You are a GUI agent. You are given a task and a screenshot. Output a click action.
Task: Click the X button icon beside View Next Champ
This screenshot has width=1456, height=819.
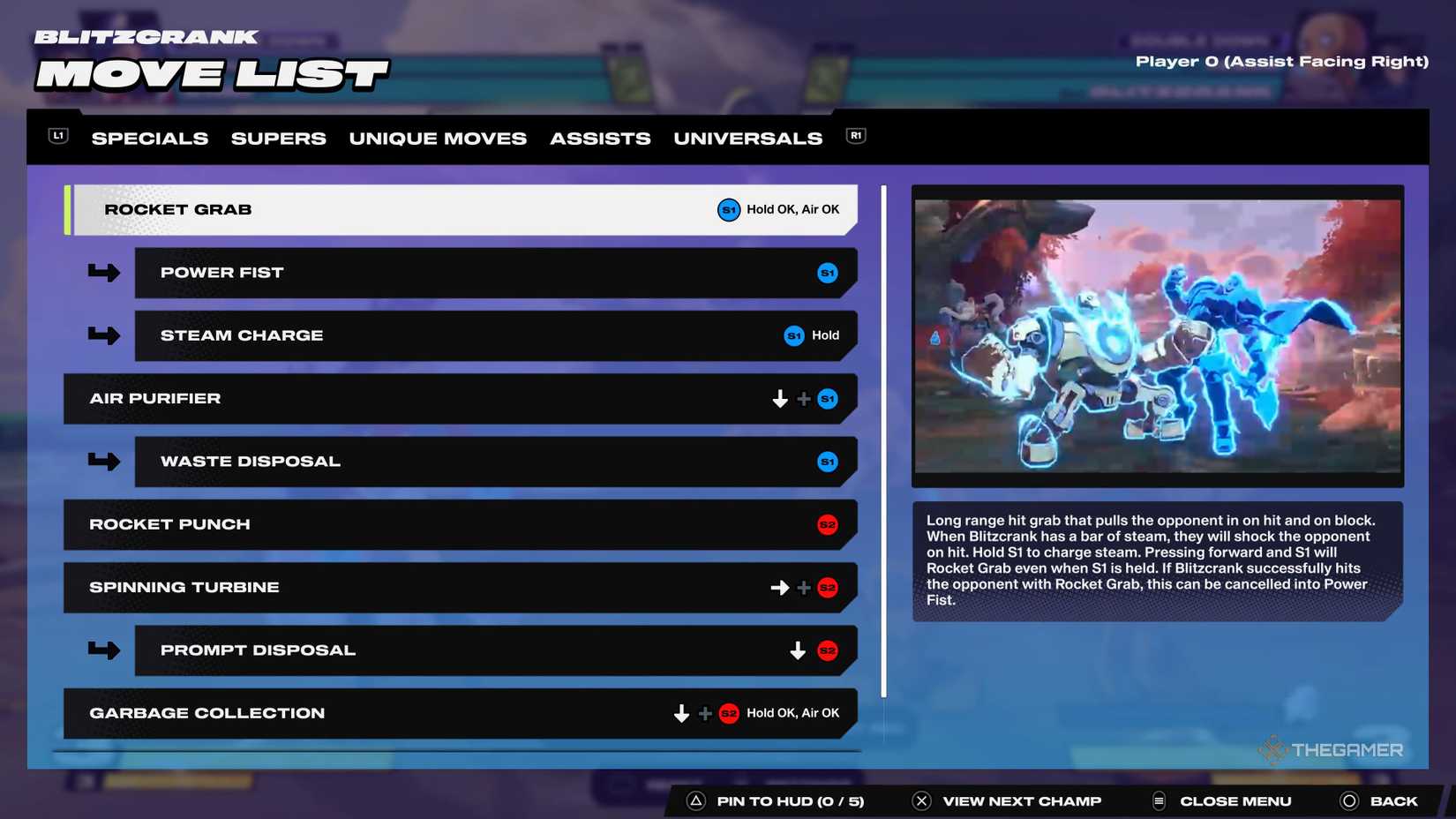pyautogui.click(x=921, y=800)
